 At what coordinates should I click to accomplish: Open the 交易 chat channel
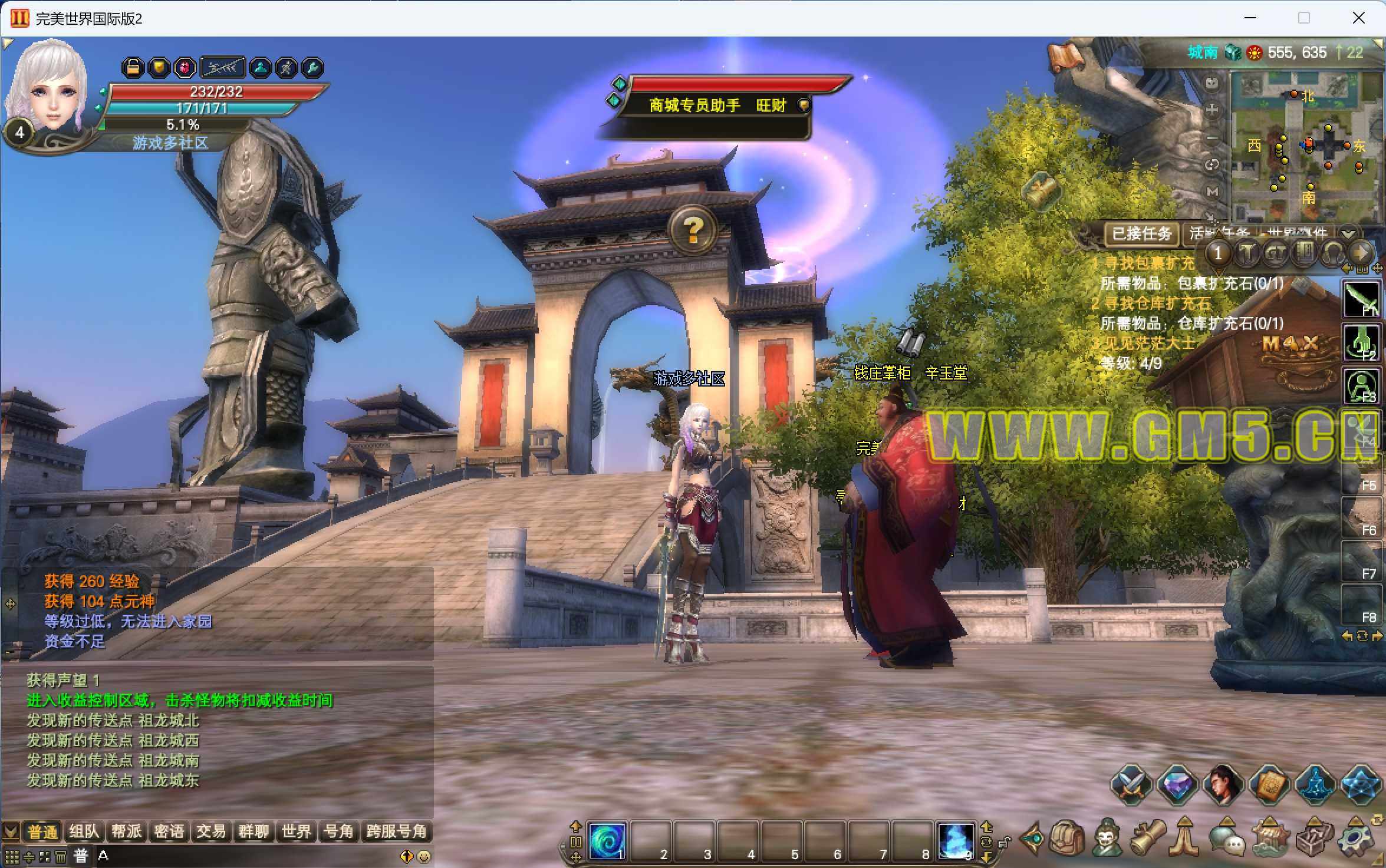(x=211, y=831)
